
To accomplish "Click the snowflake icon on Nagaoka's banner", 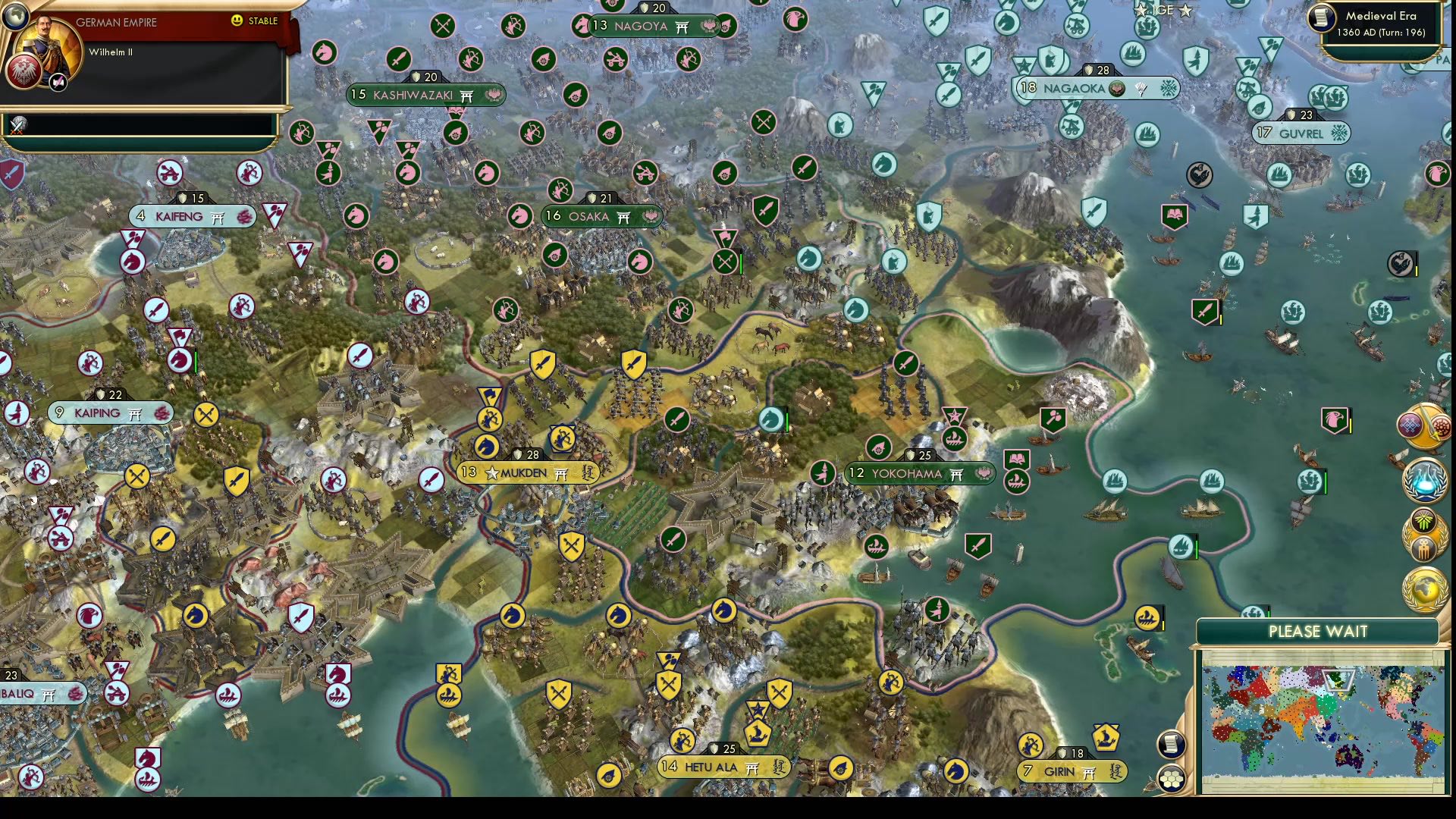I will point(1169,88).
